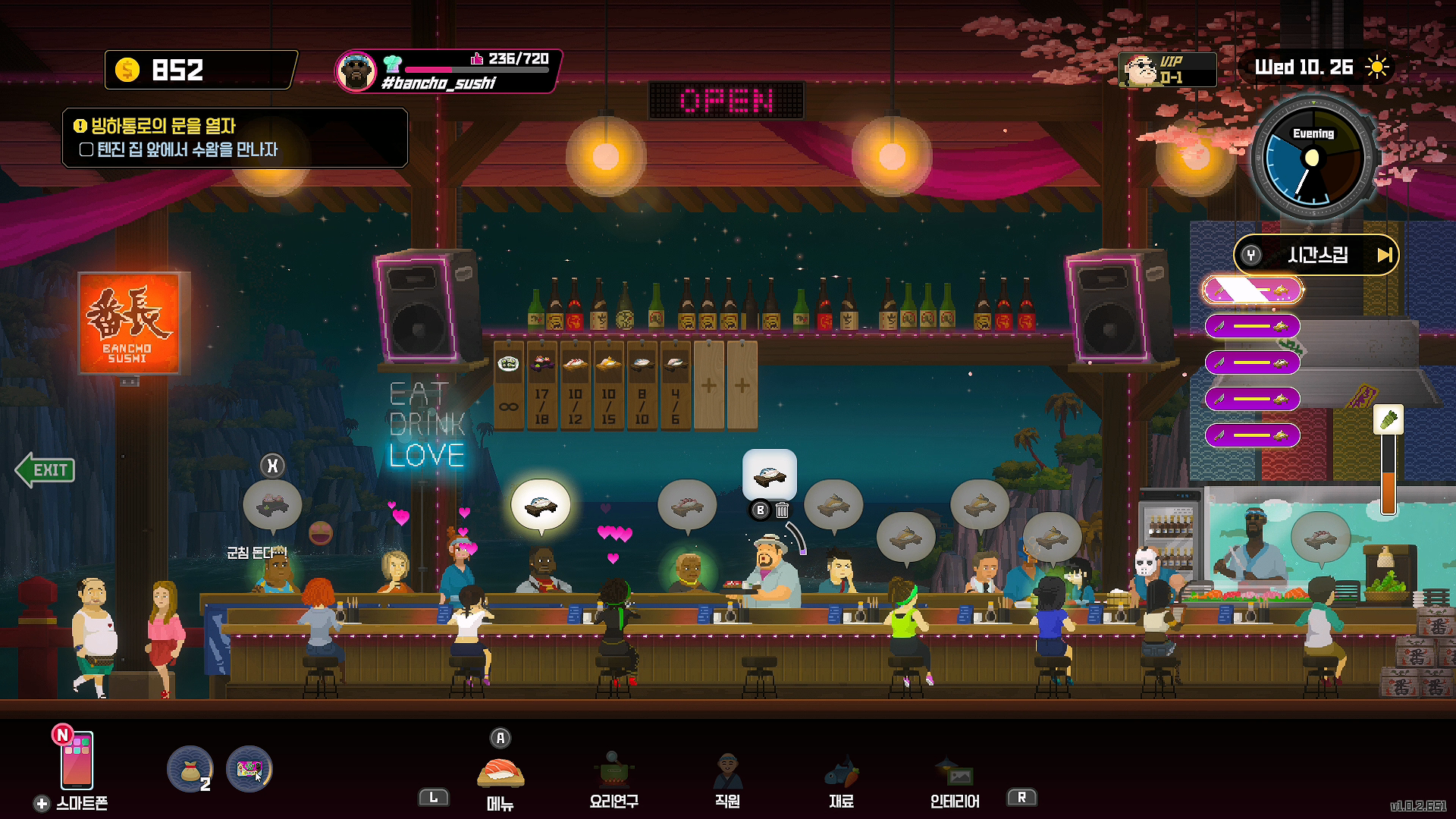1456x819 pixels.
Task: Discard the held dish with the trash icon
Action: [x=782, y=510]
